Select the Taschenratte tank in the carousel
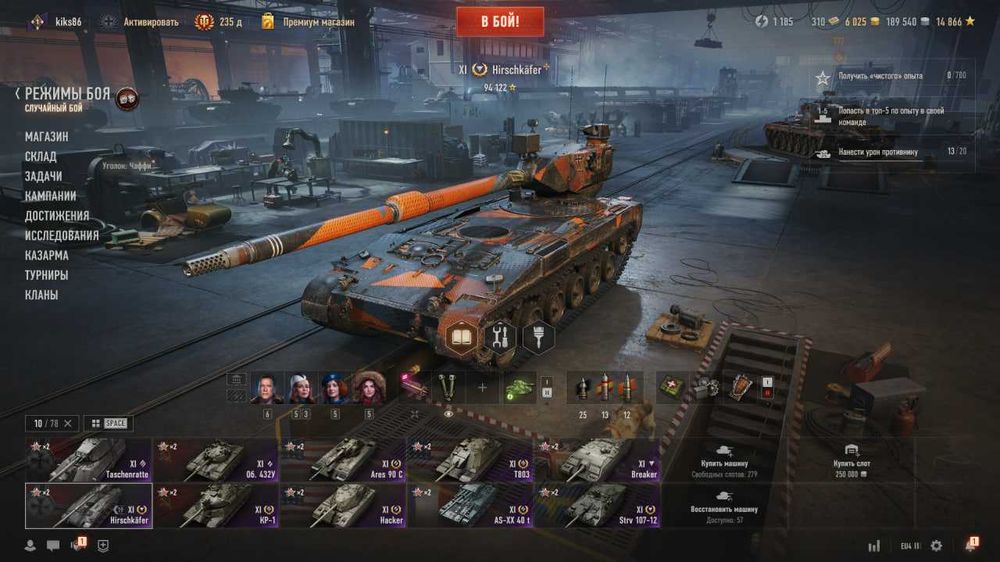Viewport: 1000px width, 562px height. pyautogui.click(x=89, y=459)
